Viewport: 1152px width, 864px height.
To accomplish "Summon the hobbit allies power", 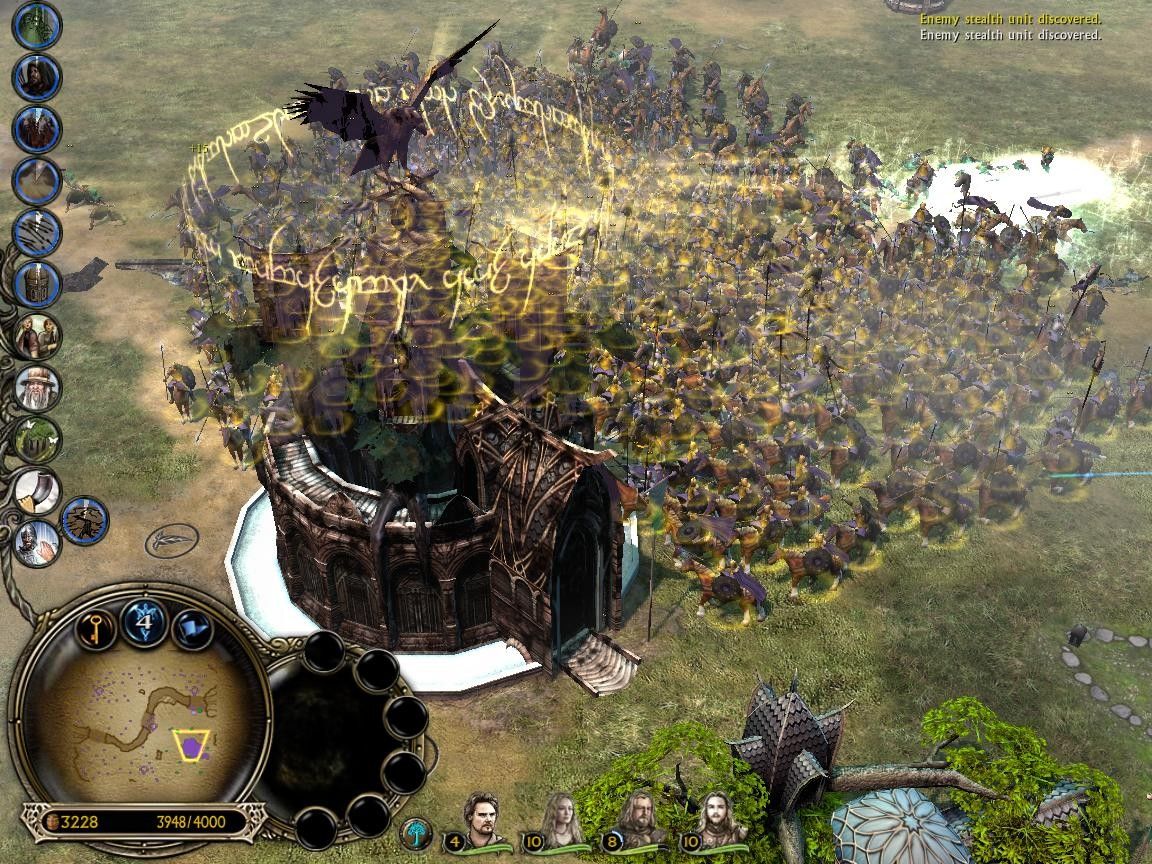I will click(x=38, y=336).
